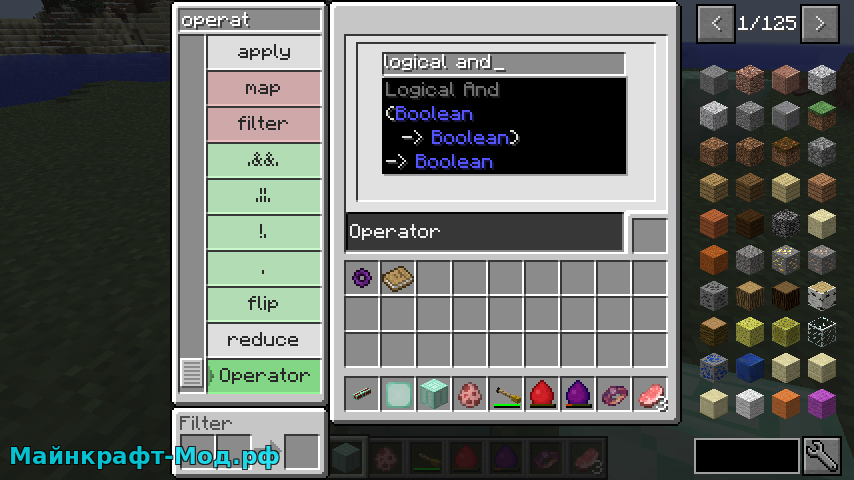Screen dimensions: 854x480
Task: Click the 'logical and' name text field
Action: click(503, 63)
